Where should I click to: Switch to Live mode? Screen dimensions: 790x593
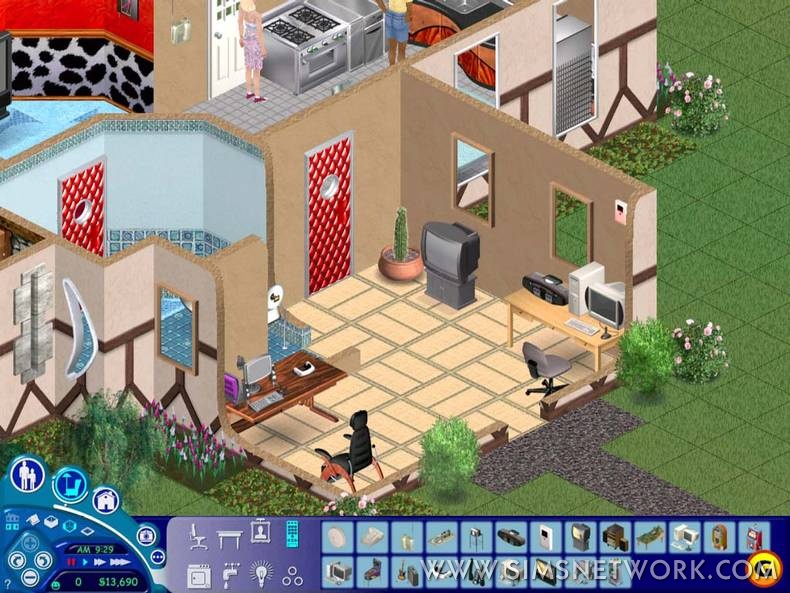[28, 473]
